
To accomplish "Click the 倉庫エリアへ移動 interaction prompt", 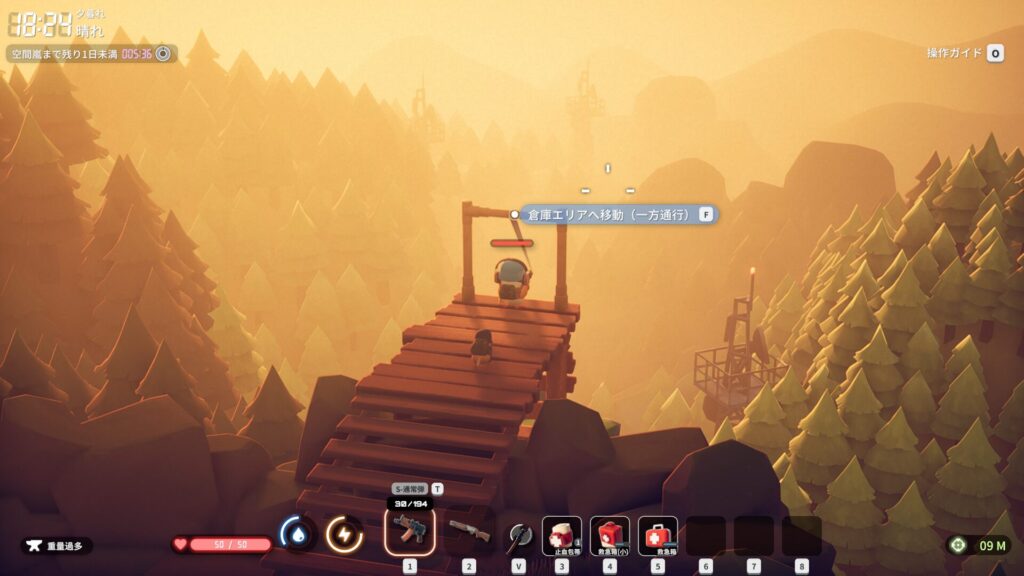I will (614, 214).
